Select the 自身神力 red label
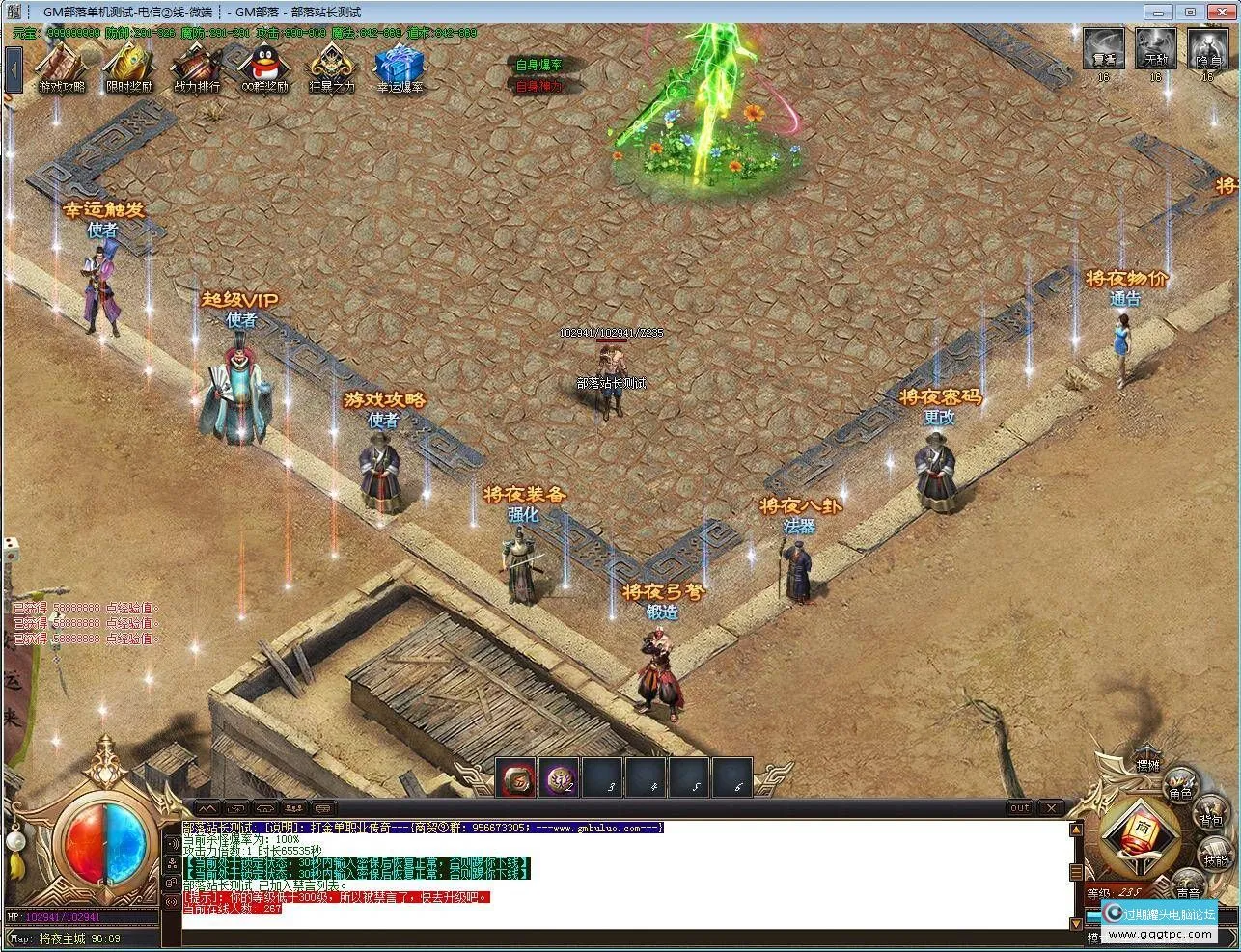This screenshot has height=952, width=1241. point(538,86)
